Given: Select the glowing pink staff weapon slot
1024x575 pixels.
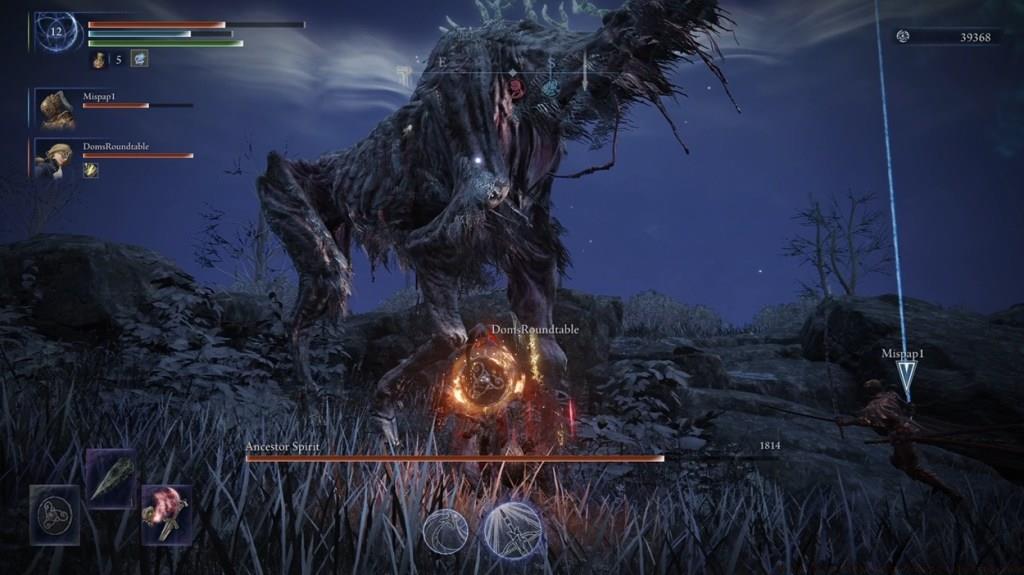Looking at the screenshot, I should [166, 514].
